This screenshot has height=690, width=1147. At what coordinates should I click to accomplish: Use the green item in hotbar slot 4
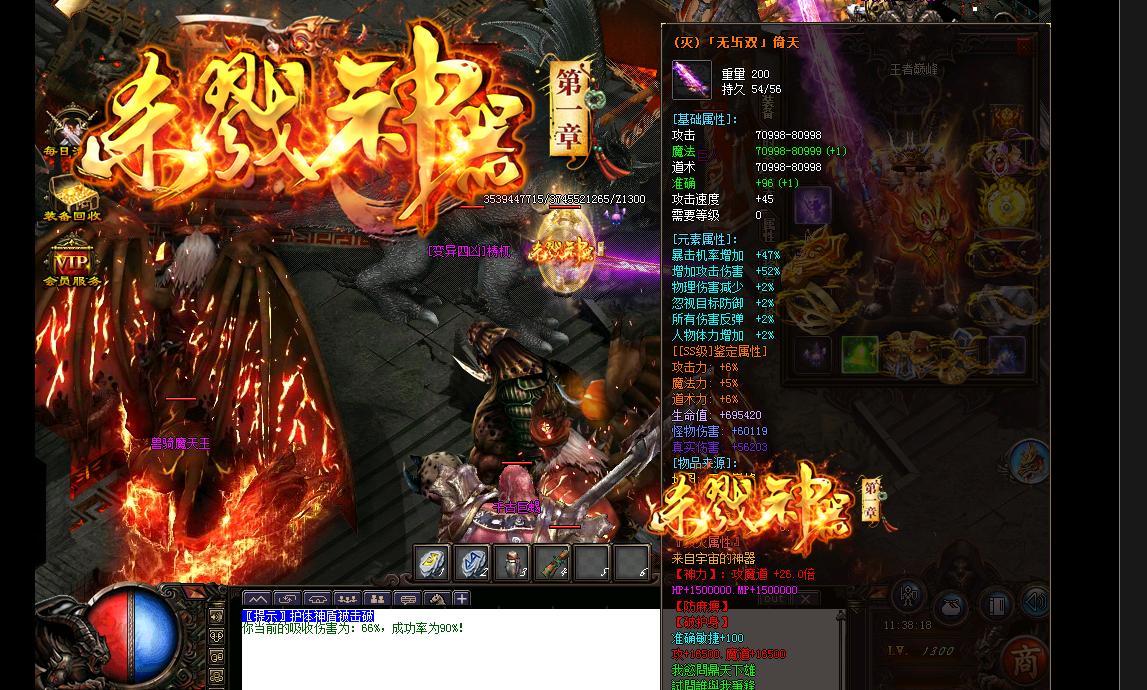(551, 563)
